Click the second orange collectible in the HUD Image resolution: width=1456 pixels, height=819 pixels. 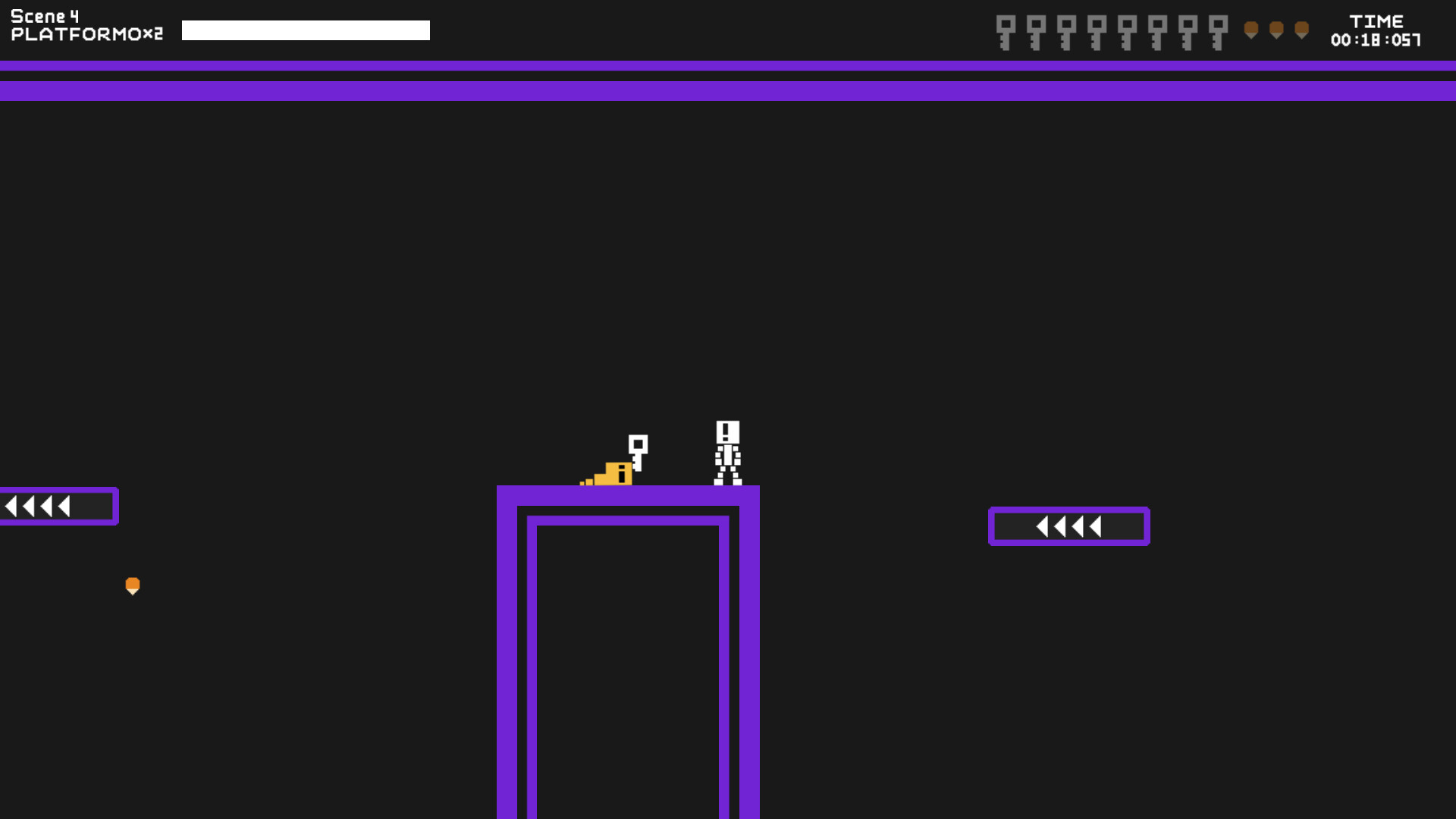[1277, 30]
